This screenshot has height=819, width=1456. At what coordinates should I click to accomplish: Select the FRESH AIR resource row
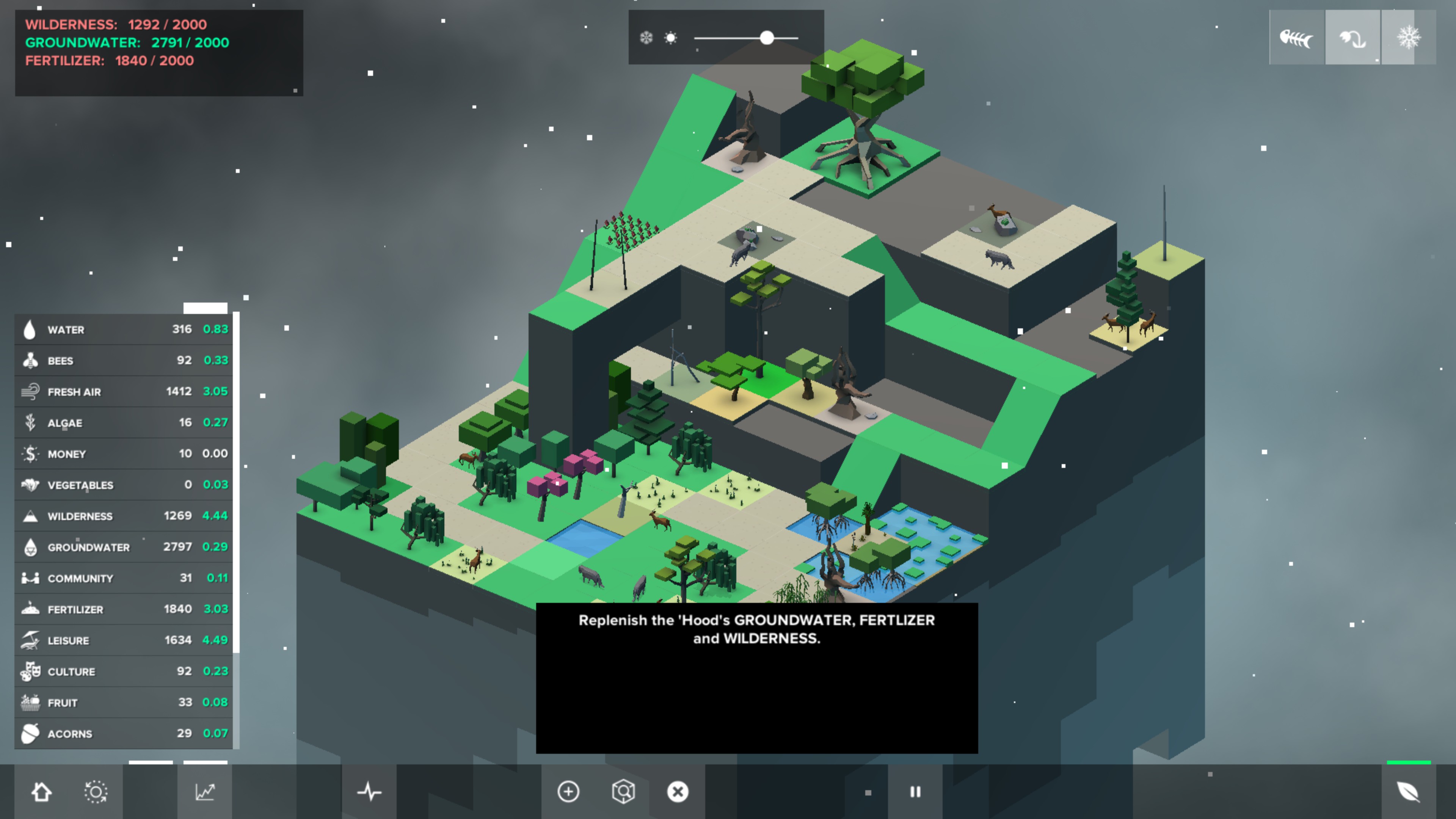[x=123, y=392]
